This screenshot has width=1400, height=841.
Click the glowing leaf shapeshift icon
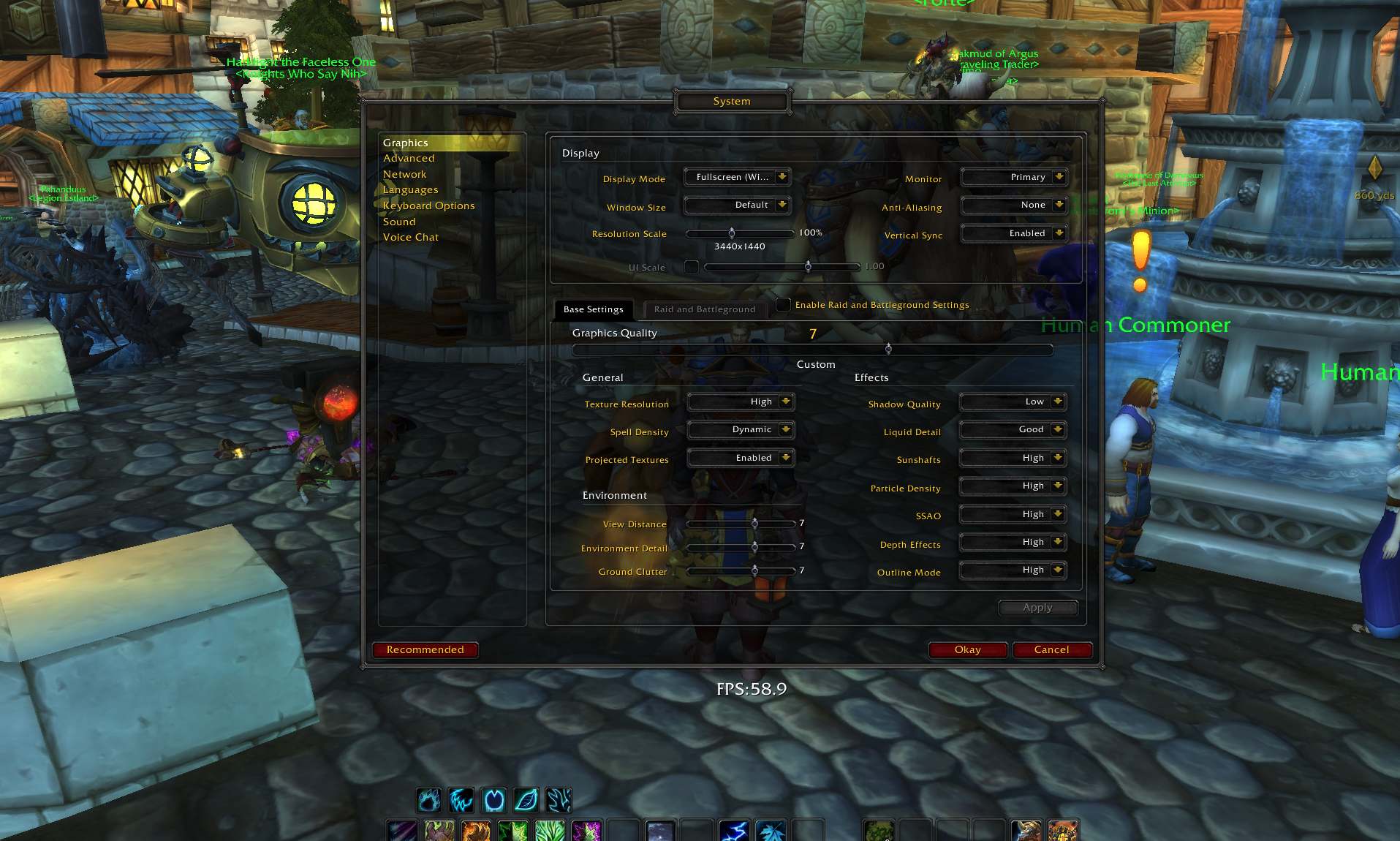[x=526, y=800]
